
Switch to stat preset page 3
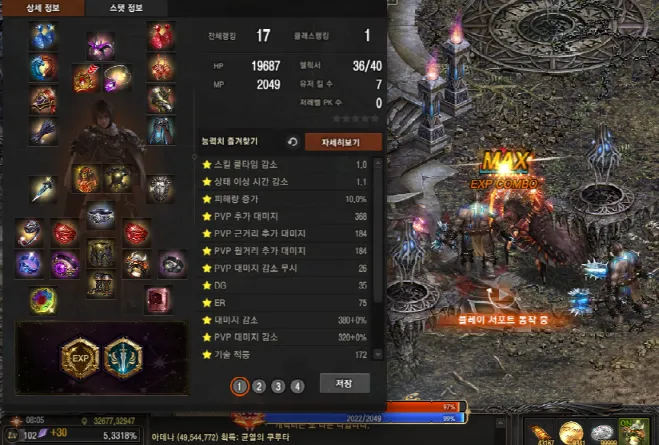tap(278, 386)
